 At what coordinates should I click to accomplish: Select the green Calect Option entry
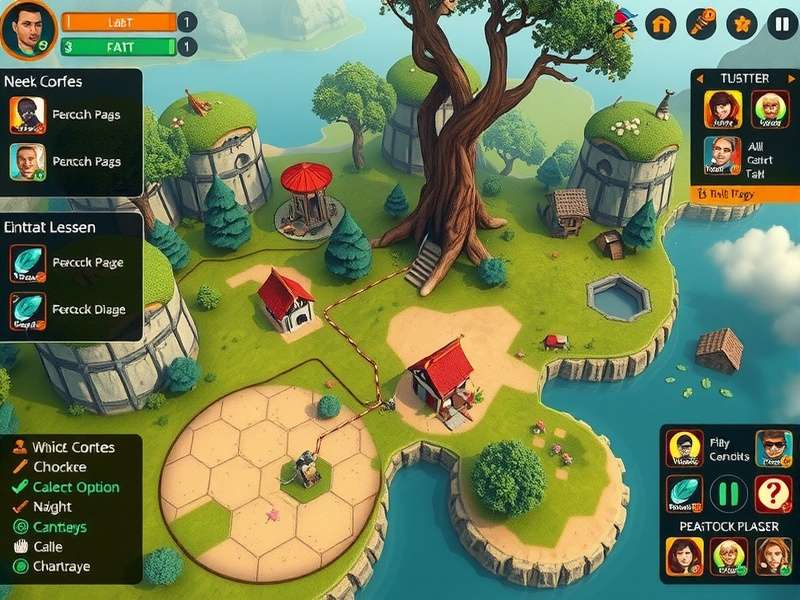pyautogui.click(x=75, y=487)
